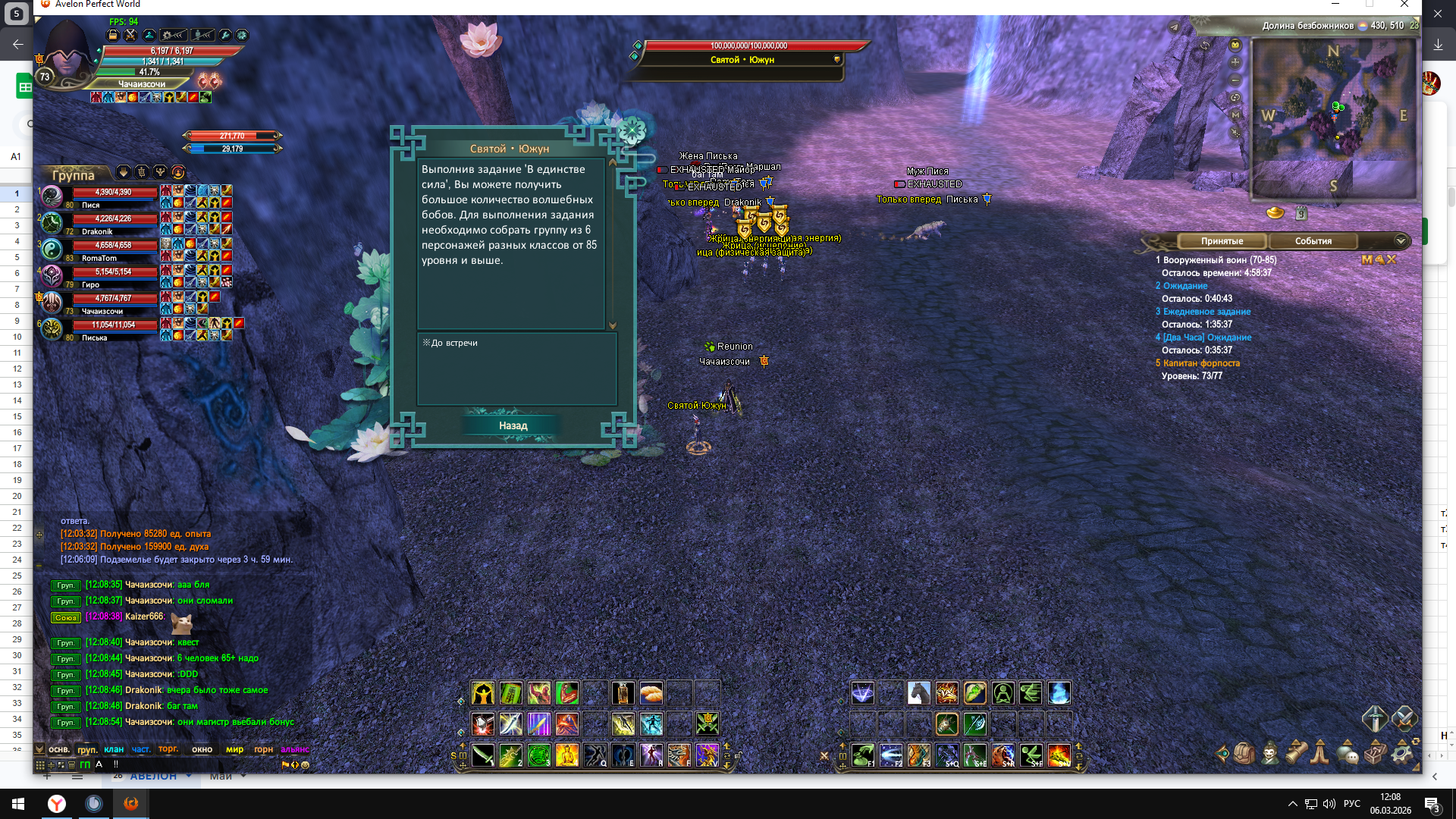Image resolution: width=1456 pixels, height=819 pixels.
Task: Open the emoji smiley picker in chat
Action: point(306,765)
